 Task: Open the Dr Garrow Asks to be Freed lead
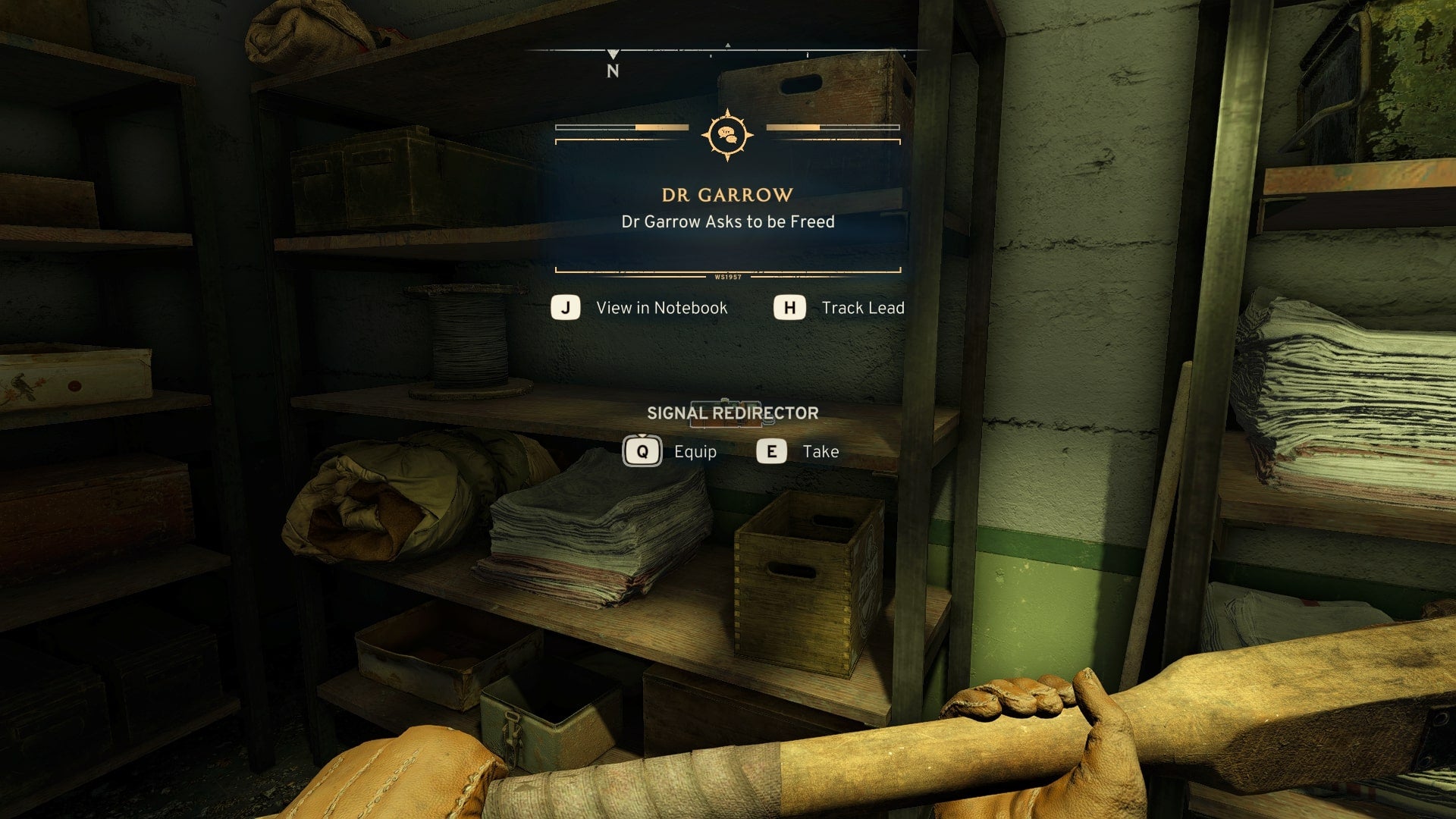pos(727,221)
